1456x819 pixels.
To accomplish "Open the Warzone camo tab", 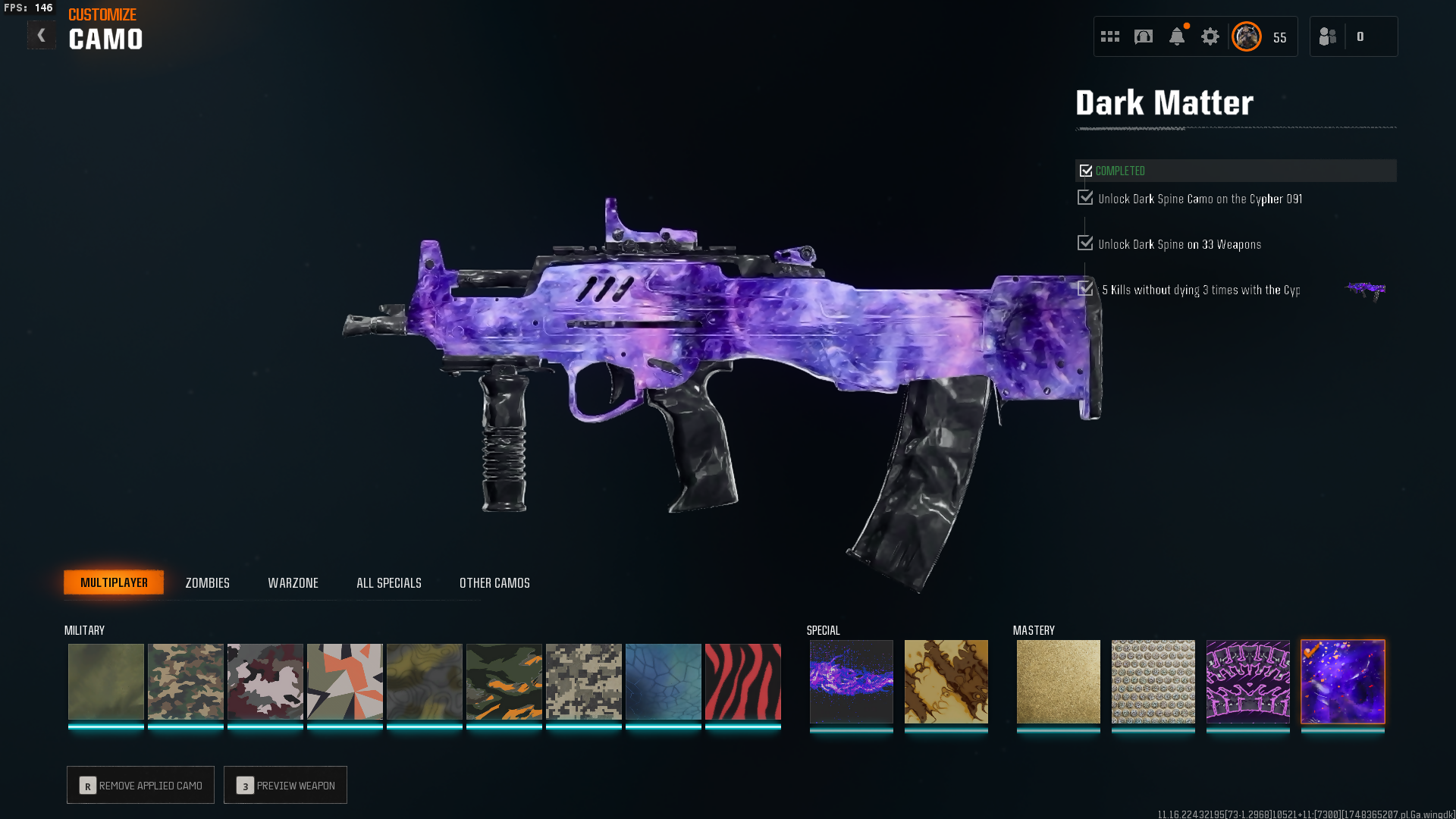I will (293, 582).
